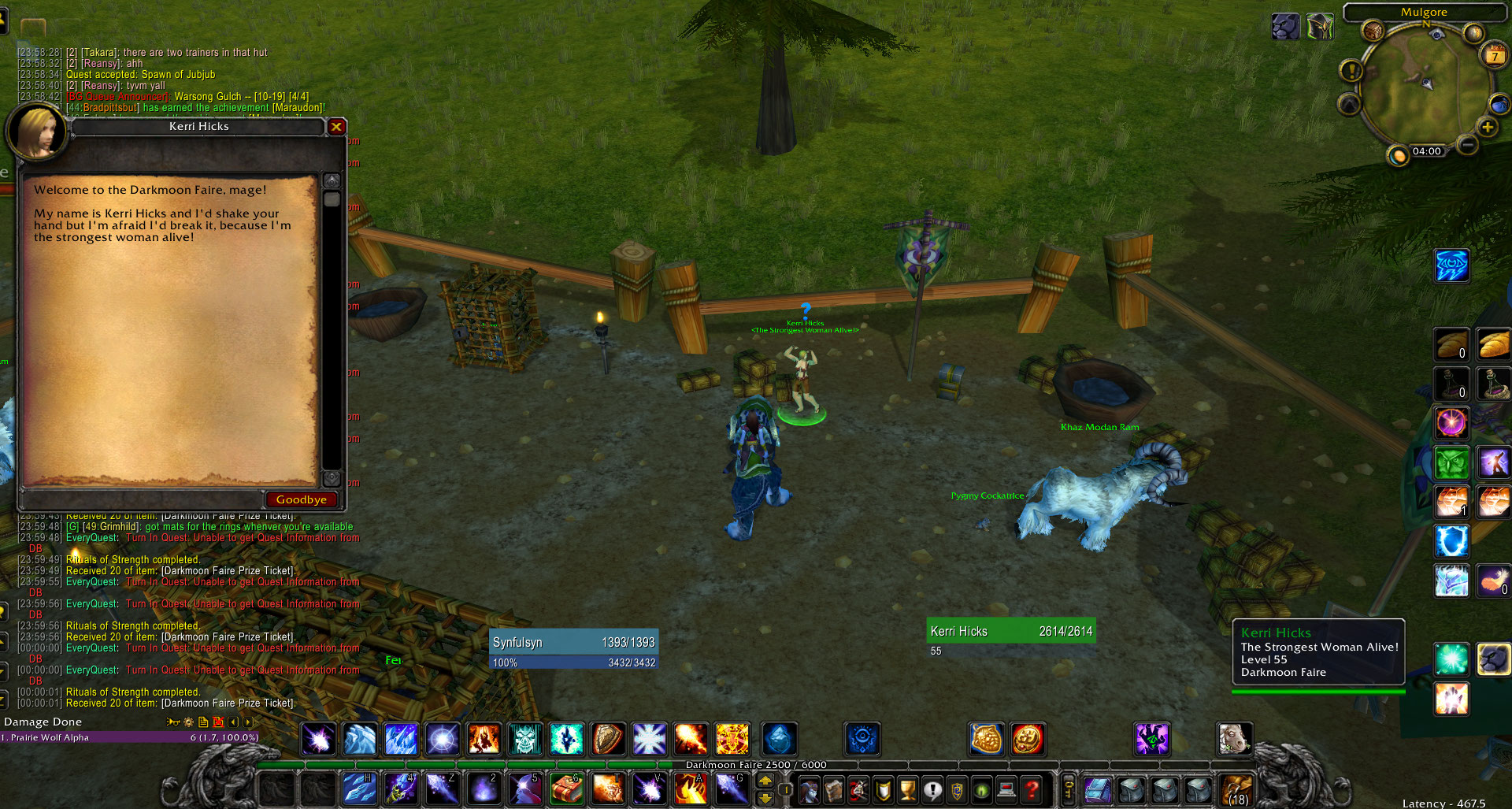Click the minimap zoom-in plus button

click(1487, 127)
